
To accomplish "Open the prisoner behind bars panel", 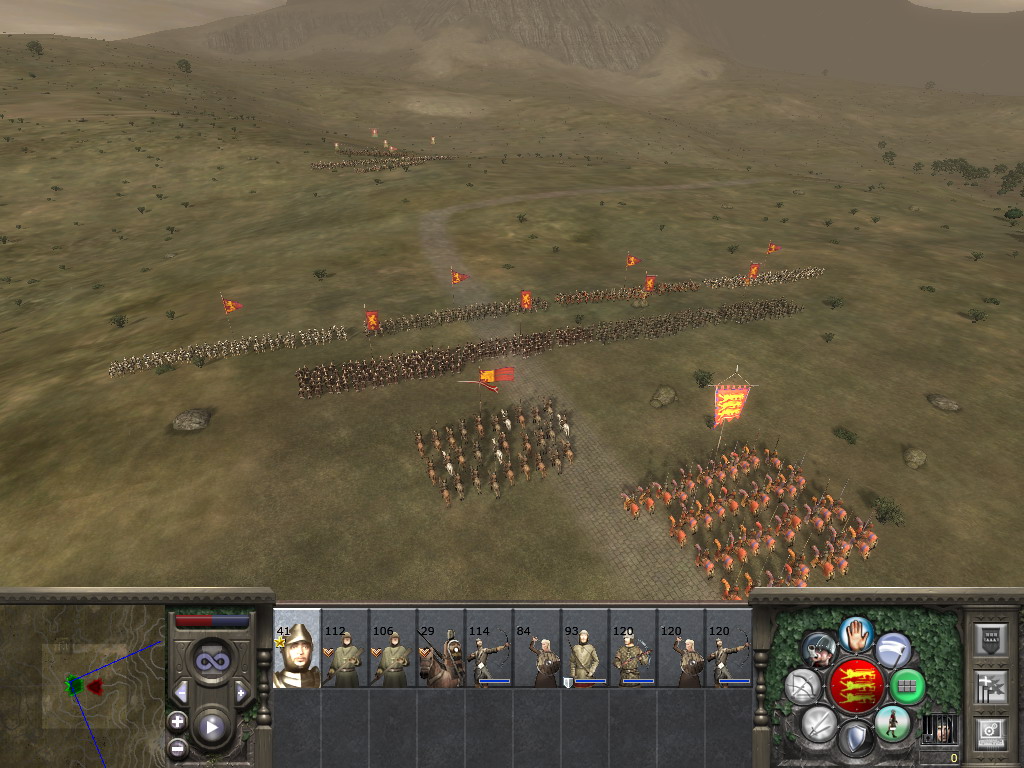I will (x=938, y=728).
